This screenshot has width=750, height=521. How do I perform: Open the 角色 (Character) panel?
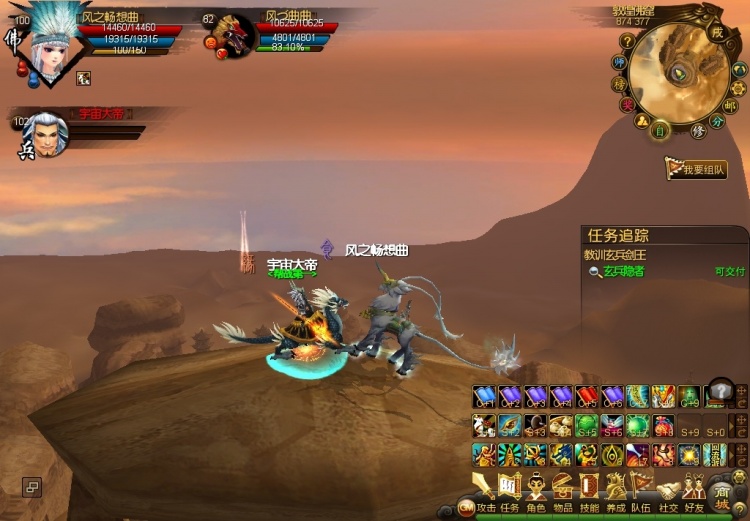pyautogui.click(x=537, y=490)
